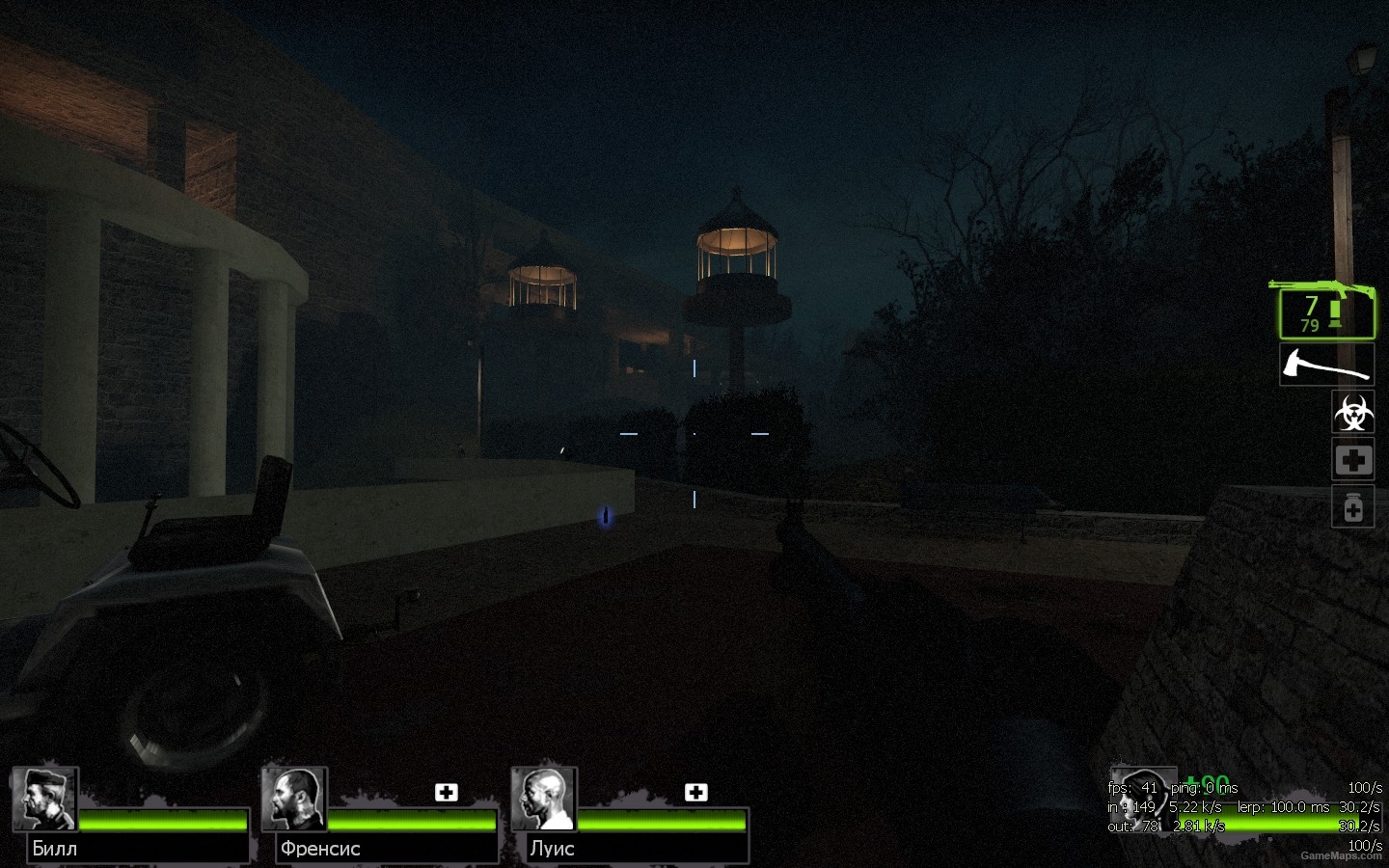1389x868 pixels.
Task: Toggle Френсис's first aid kit indicator
Action: point(447,792)
